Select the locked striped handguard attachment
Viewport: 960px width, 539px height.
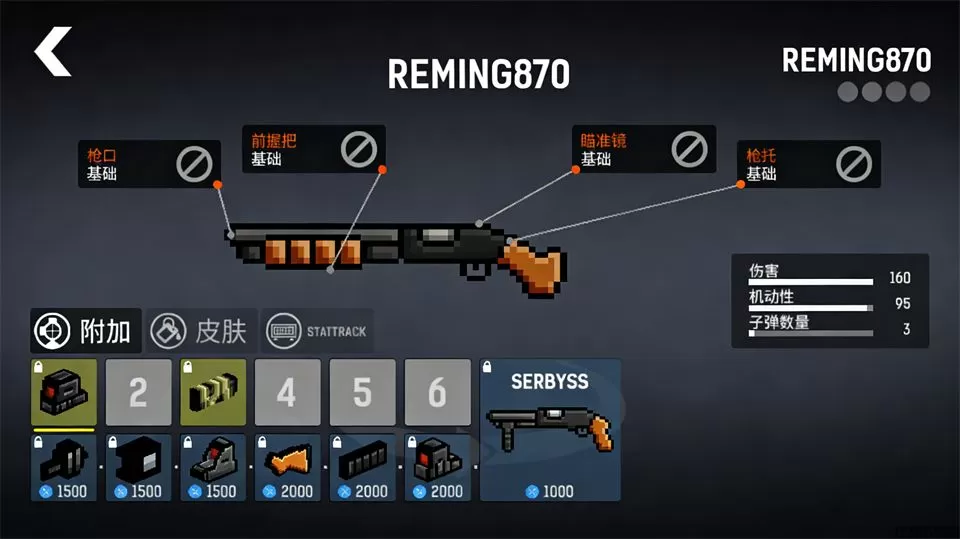(213, 392)
